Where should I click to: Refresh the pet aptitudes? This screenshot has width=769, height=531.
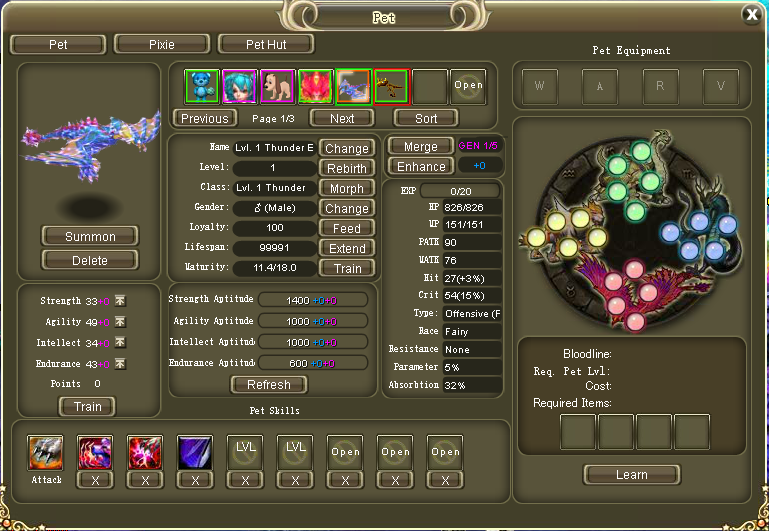pyautogui.click(x=269, y=384)
